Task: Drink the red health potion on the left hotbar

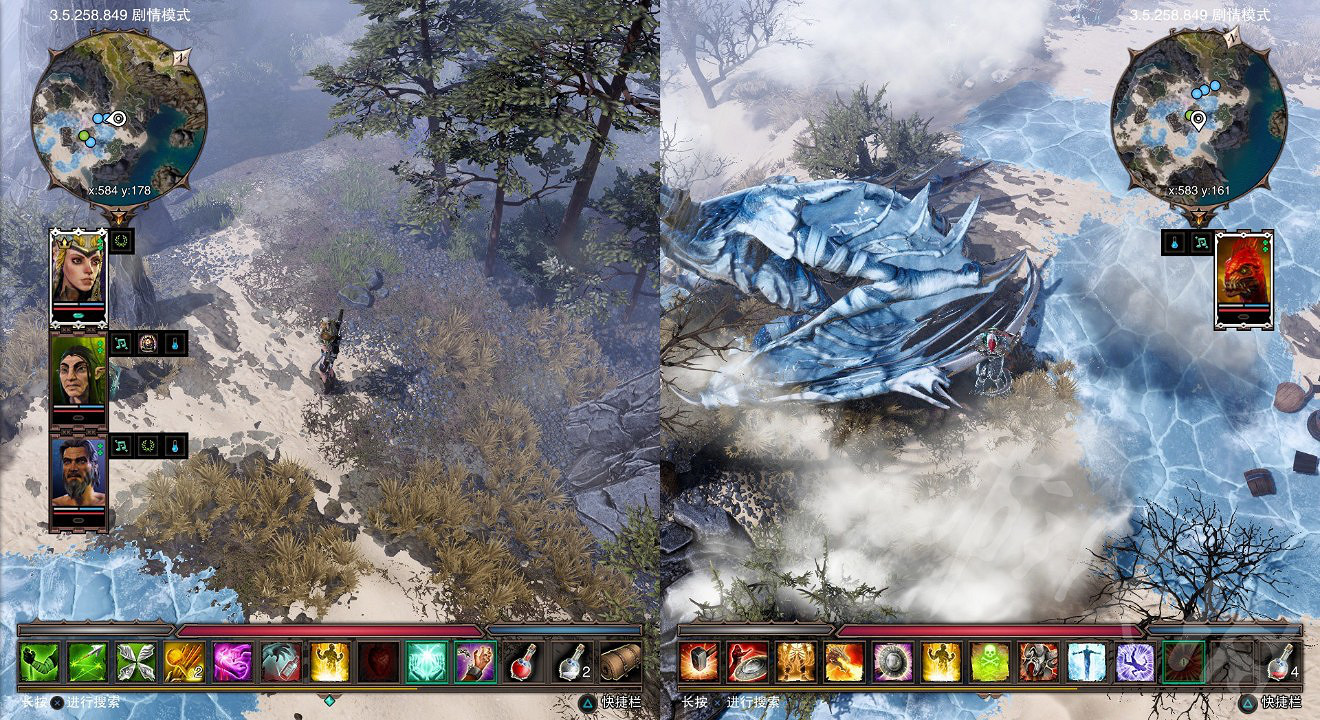Action: click(520, 662)
